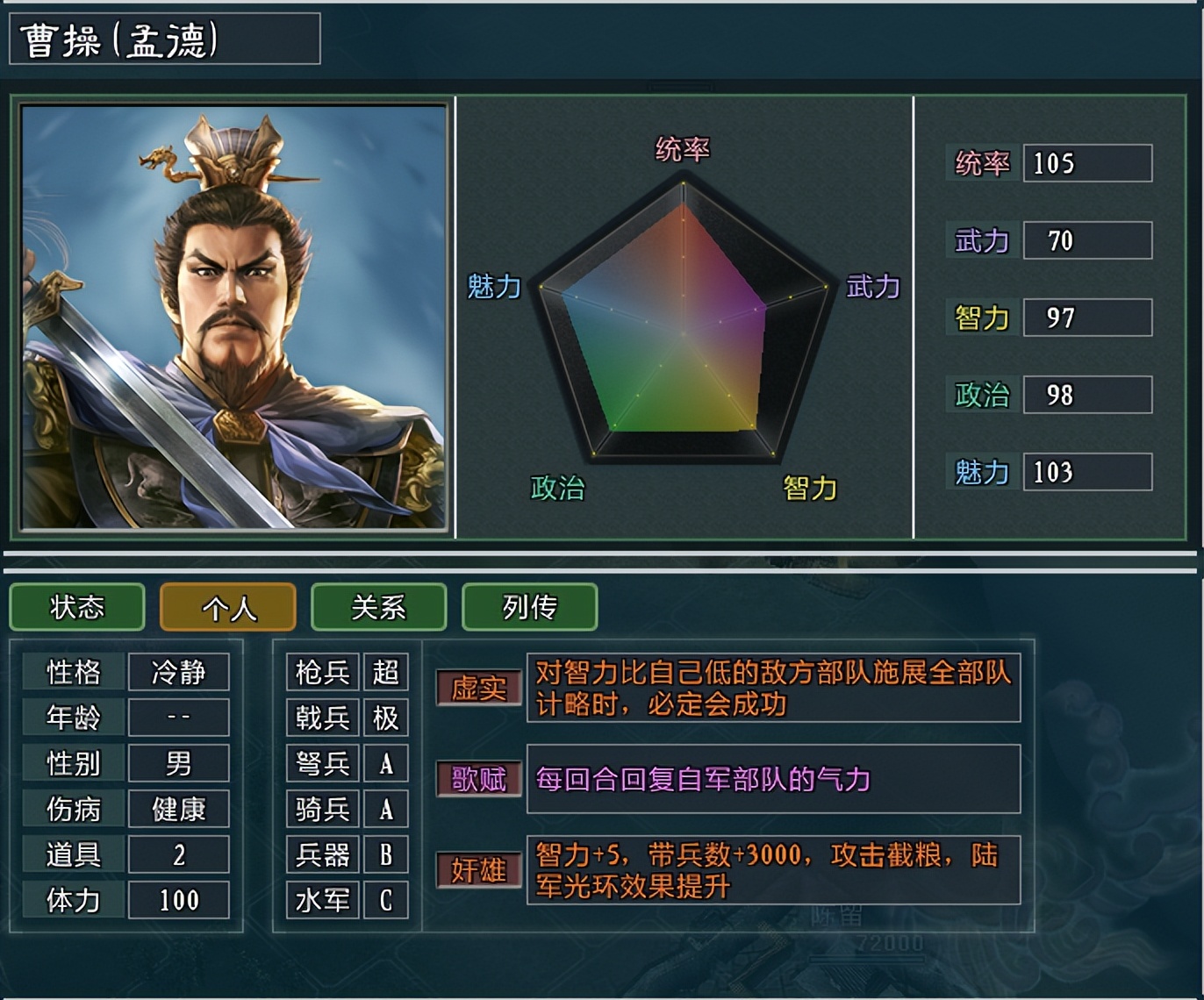Click the 魅力 label beside the radar chart
The height and width of the screenshot is (1000, 1204).
point(495,286)
